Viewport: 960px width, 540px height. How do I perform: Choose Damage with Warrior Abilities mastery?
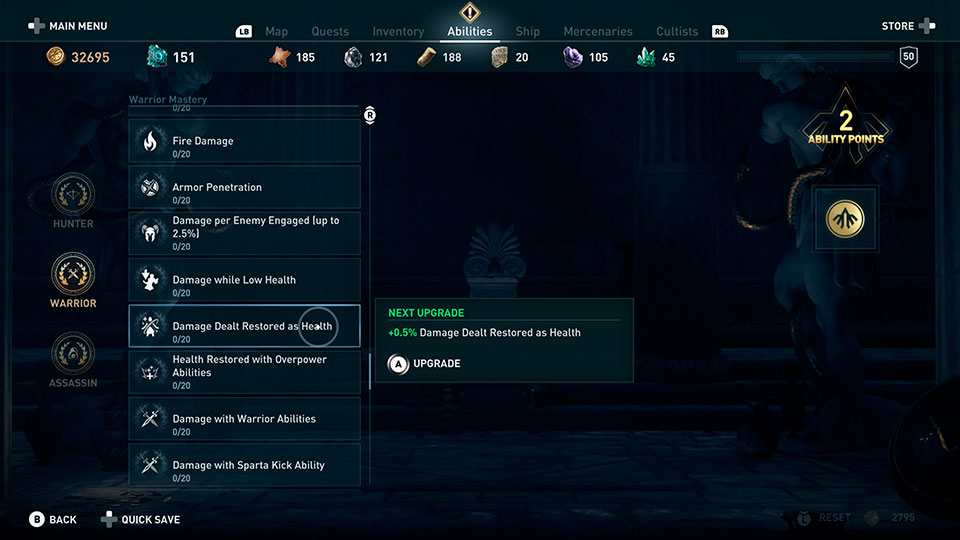244,419
